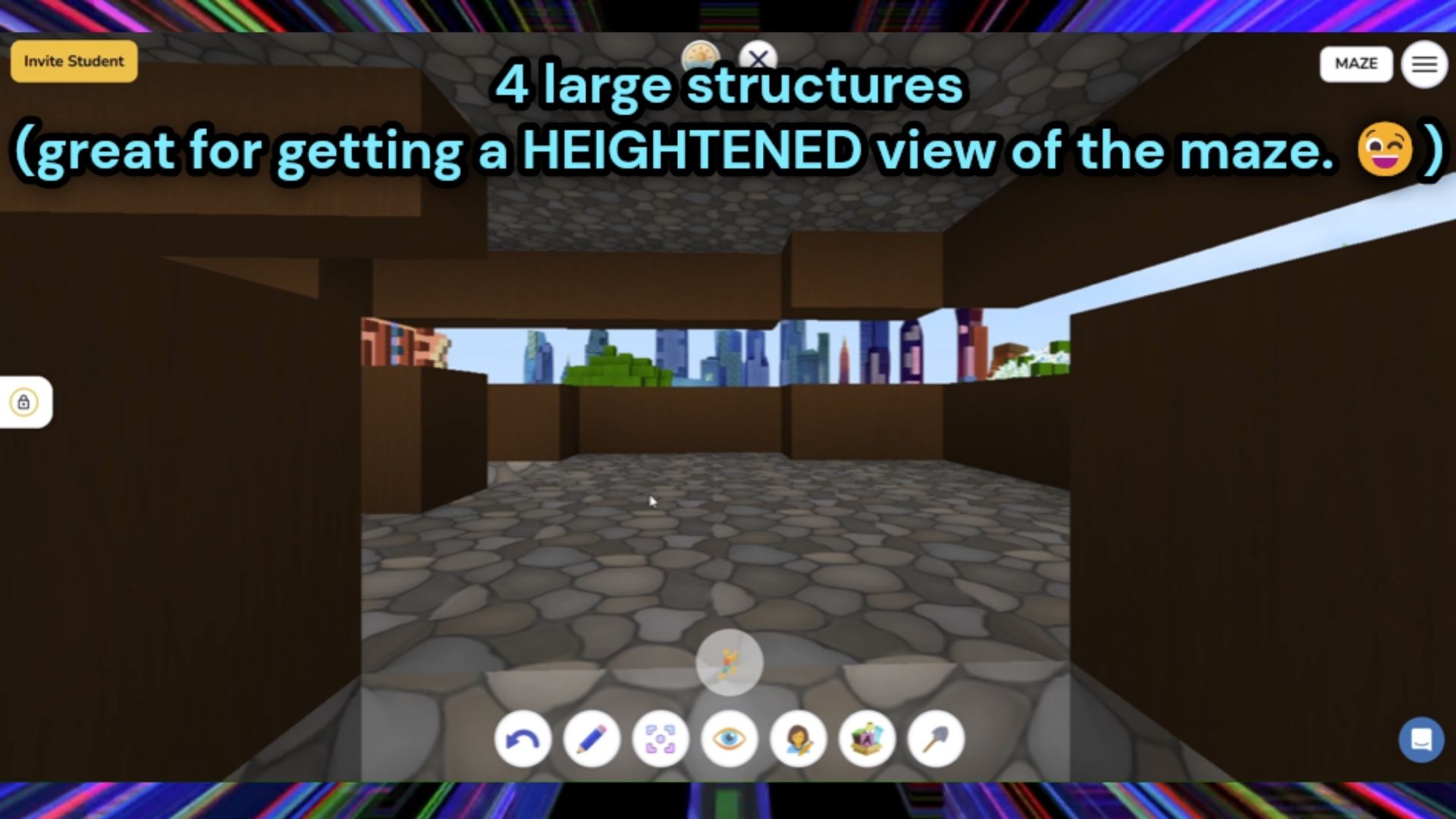Select the expand movement tool
The image size is (1456, 819).
[x=661, y=739]
